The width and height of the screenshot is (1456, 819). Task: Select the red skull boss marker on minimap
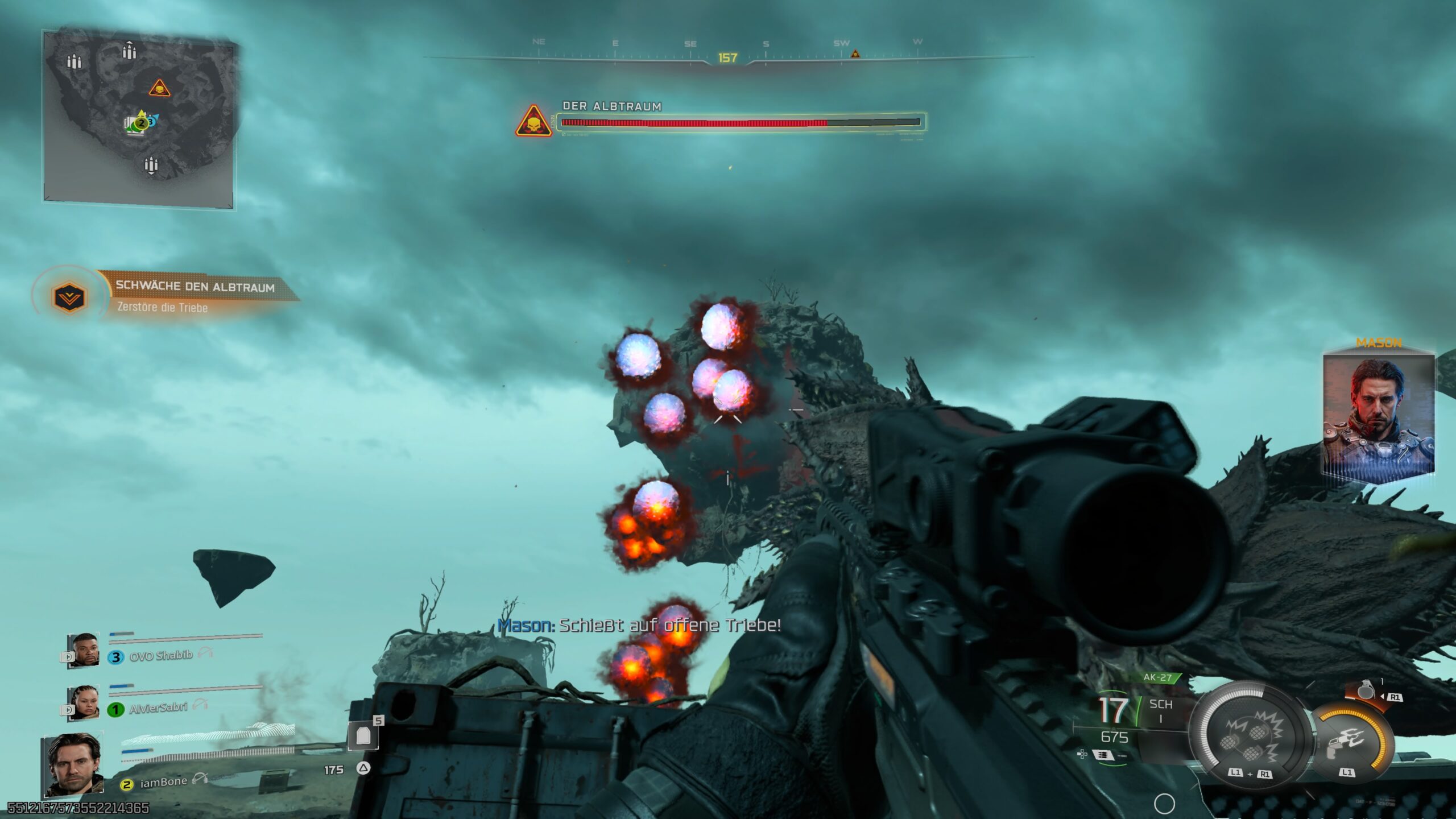pos(160,89)
